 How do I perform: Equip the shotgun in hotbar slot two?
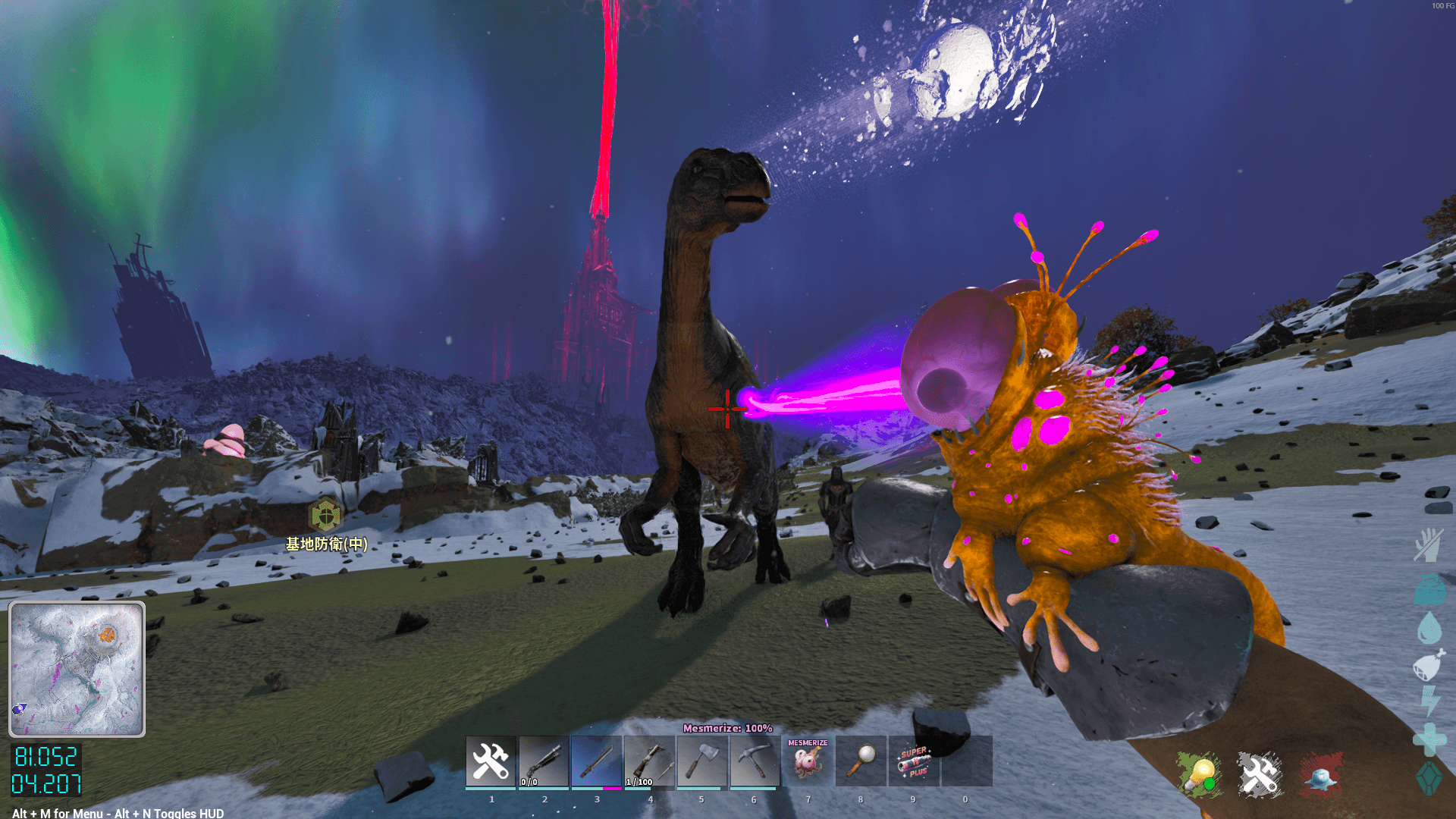point(544,761)
